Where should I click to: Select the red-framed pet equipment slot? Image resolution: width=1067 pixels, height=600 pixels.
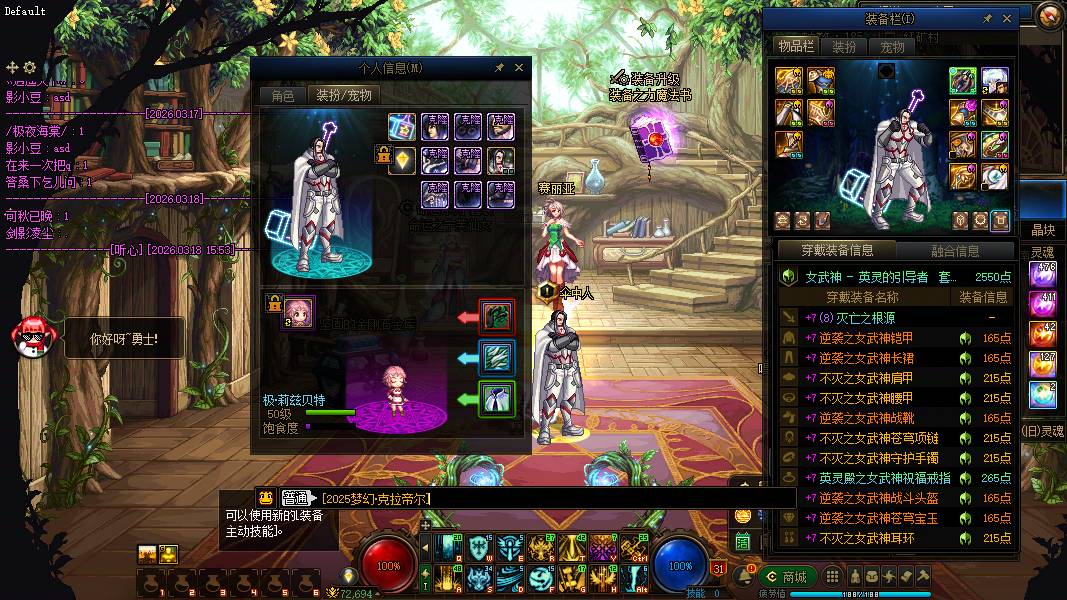point(497,317)
